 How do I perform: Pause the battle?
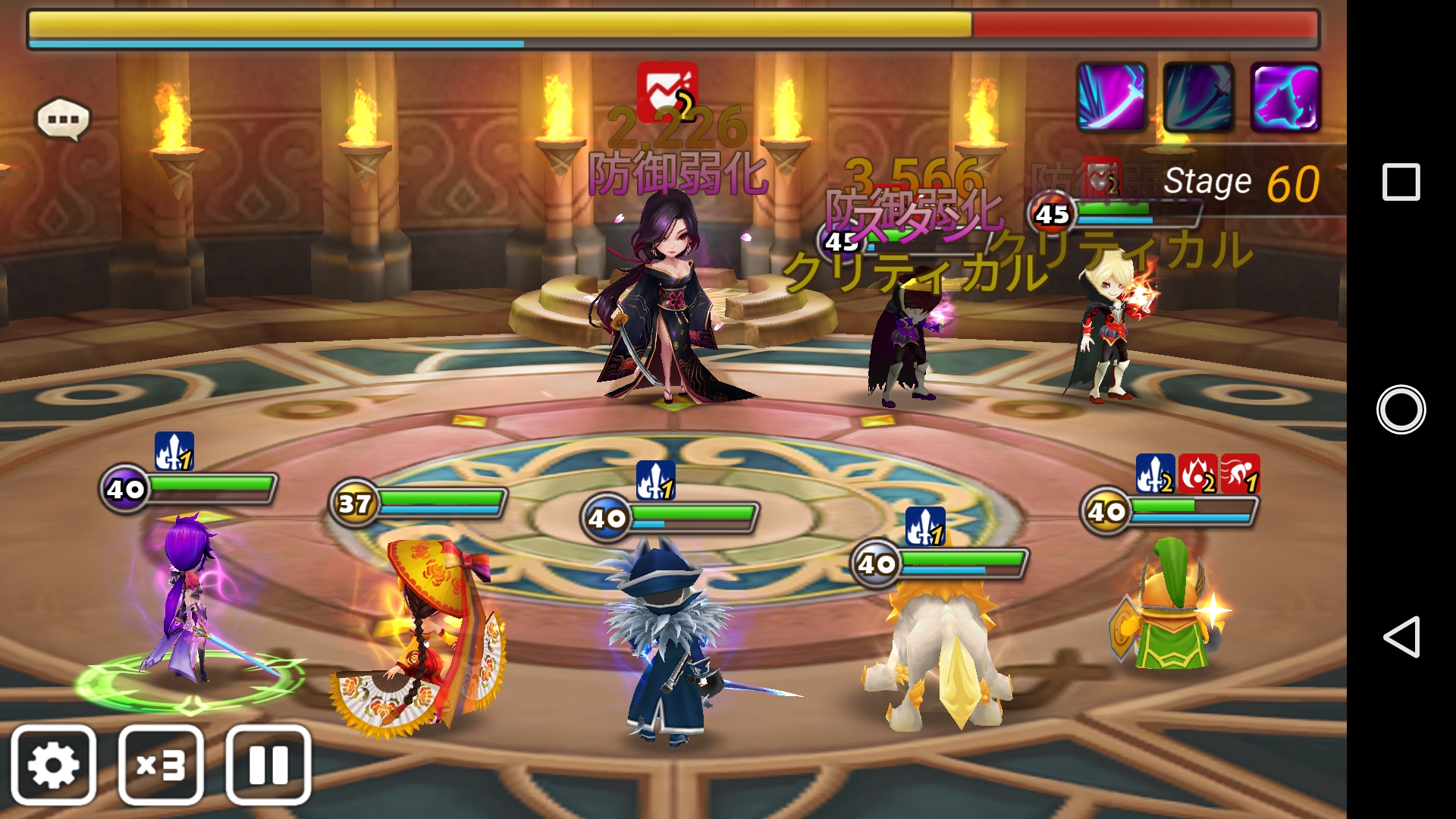[x=268, y=764]
